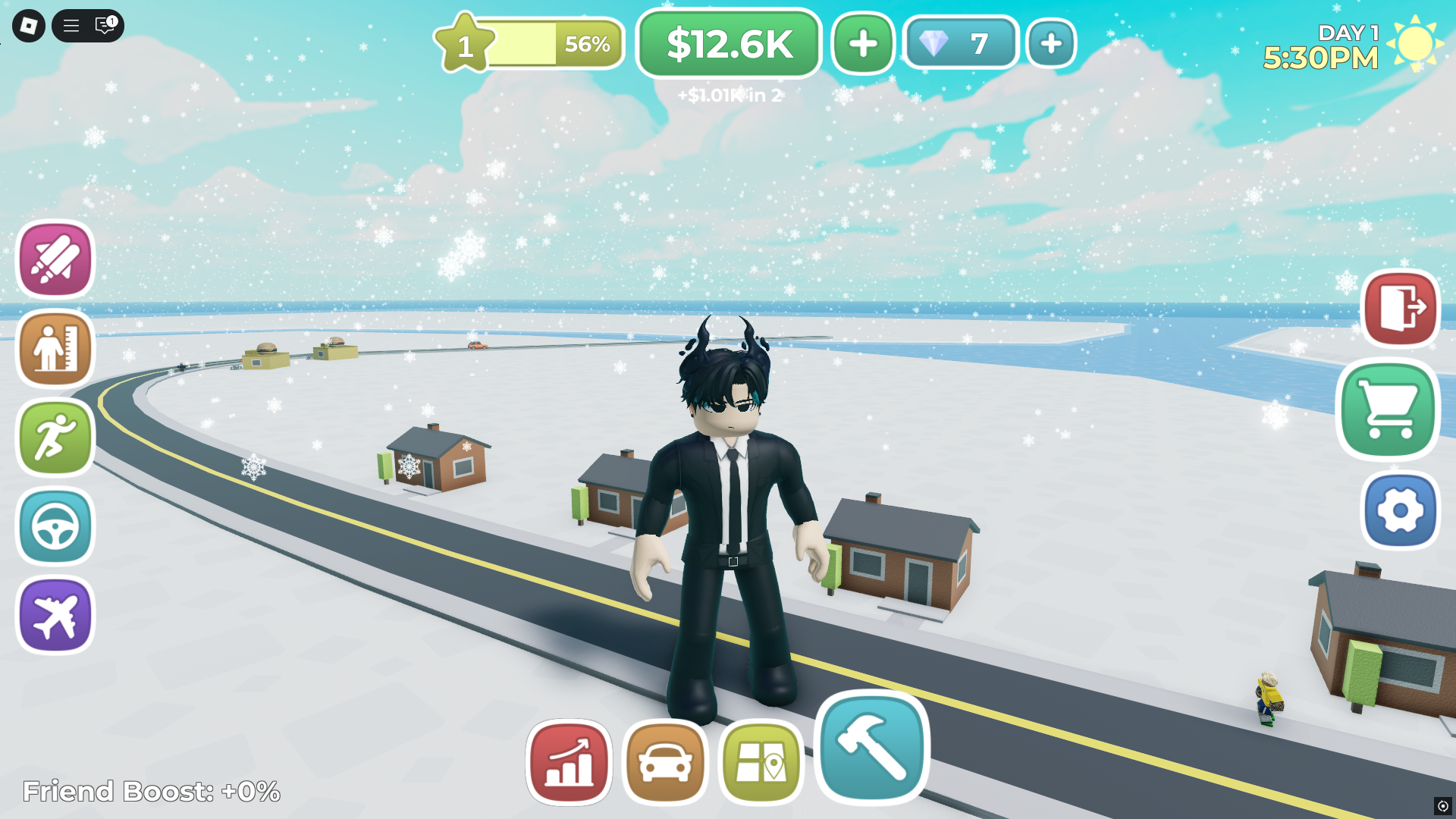This screenshot has height=819, width=1456.
Task: Click the exit door icon
Action: pyautogui.click(x=1399, y=308)
